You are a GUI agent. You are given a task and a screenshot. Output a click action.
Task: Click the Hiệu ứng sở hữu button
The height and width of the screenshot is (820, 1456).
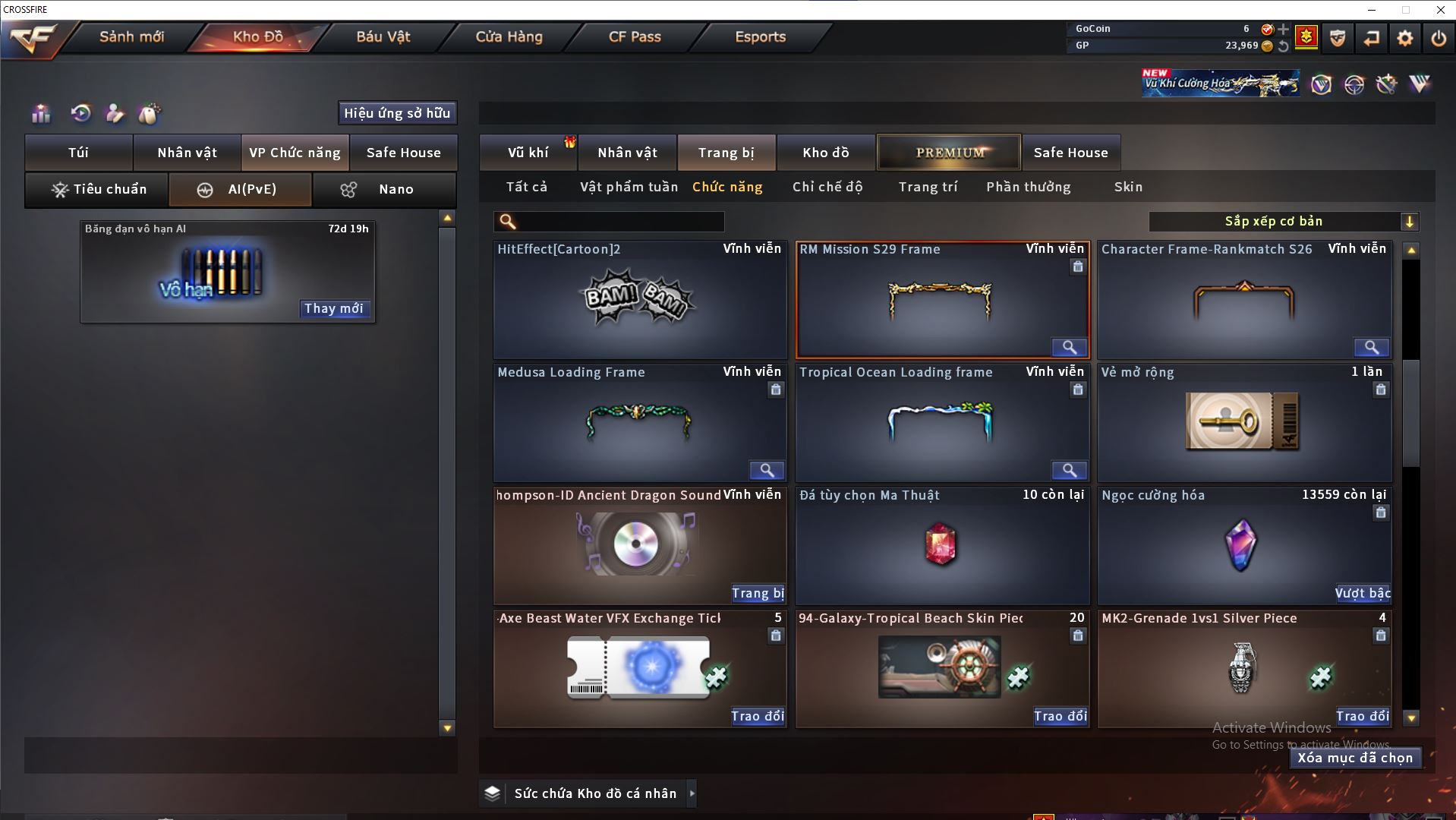point(397,113)
